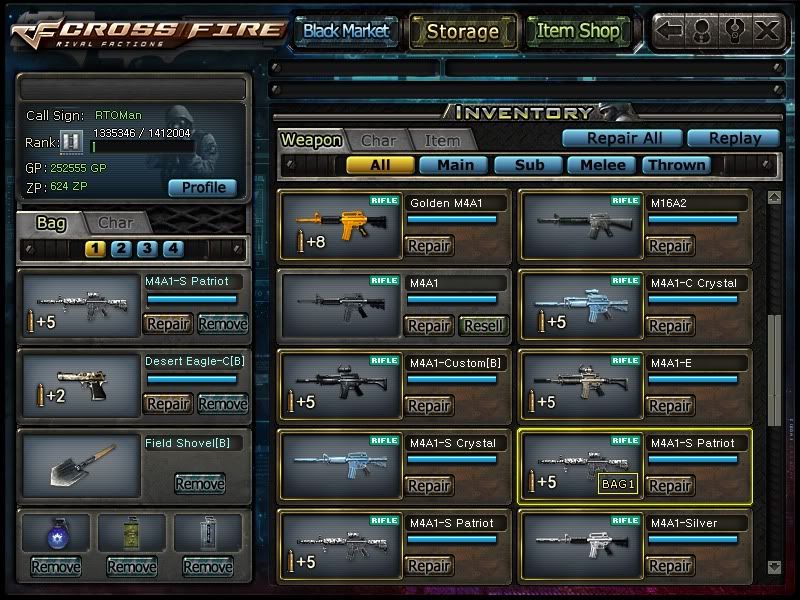Resell the M4A1 rifle
The image size is (800, 600).
pos(484,326)
